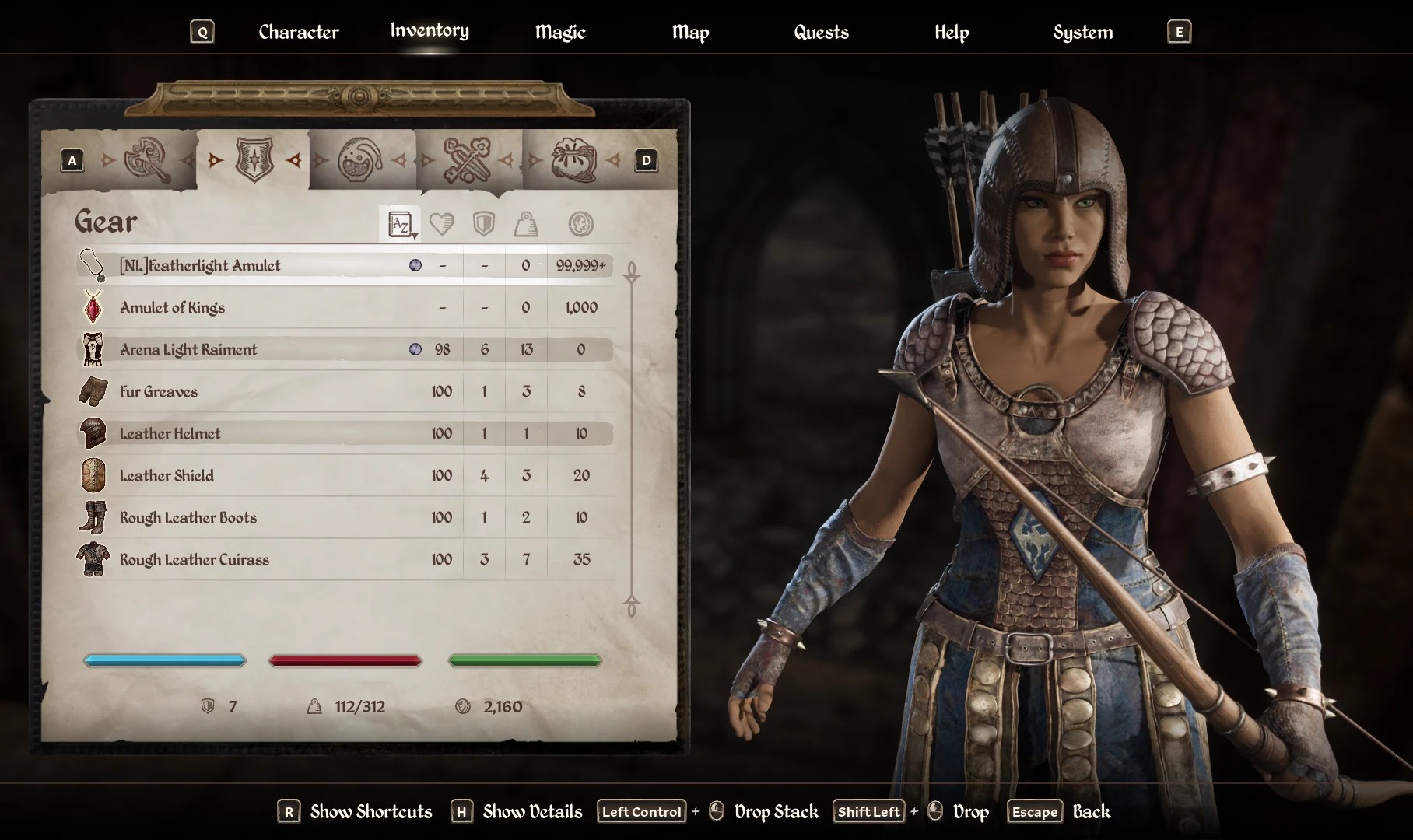Screen dimensions: 1413x840
Task: Switch to the crossed keys misc category
Action: pyautogui.click(x=466, y=160)
